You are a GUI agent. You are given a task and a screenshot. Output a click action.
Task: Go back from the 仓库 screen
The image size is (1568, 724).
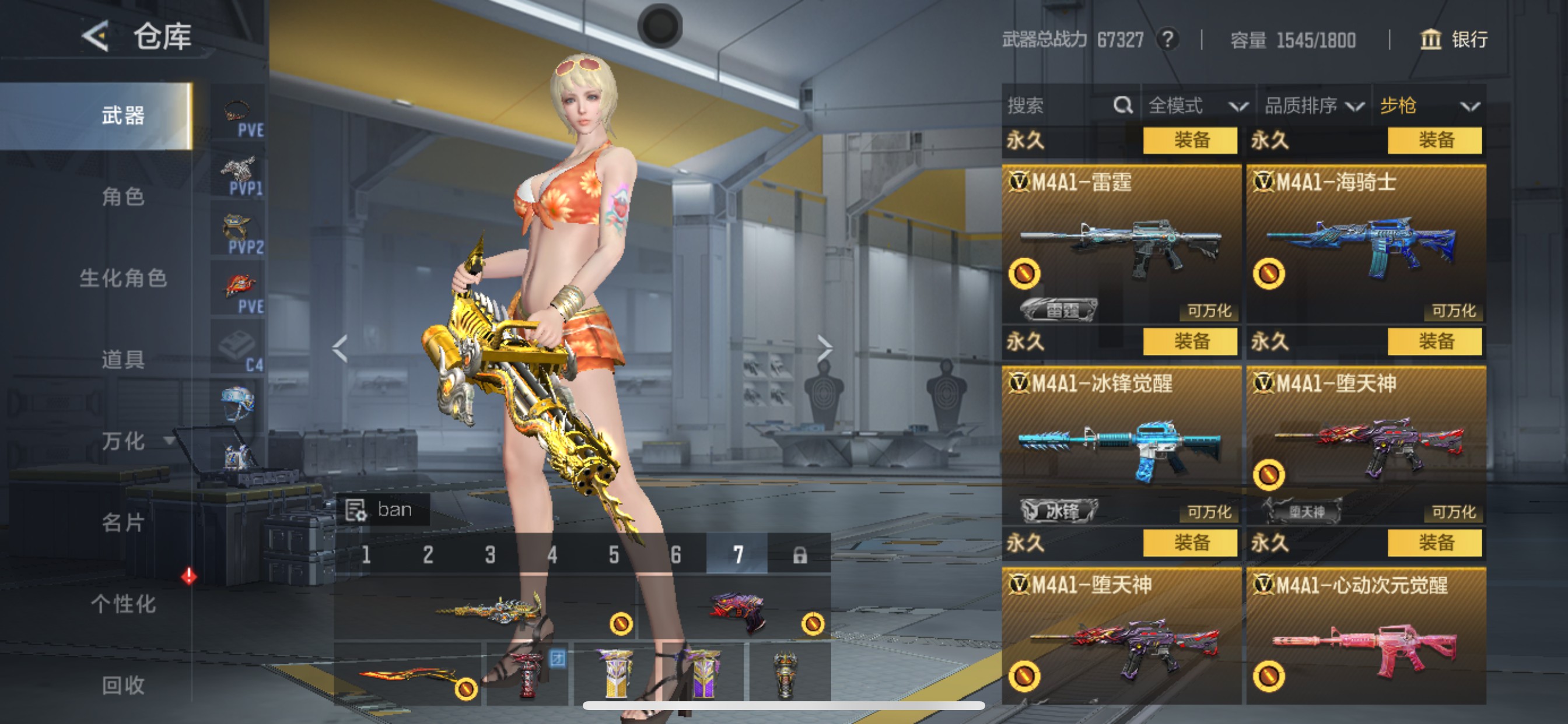[96, 37]
